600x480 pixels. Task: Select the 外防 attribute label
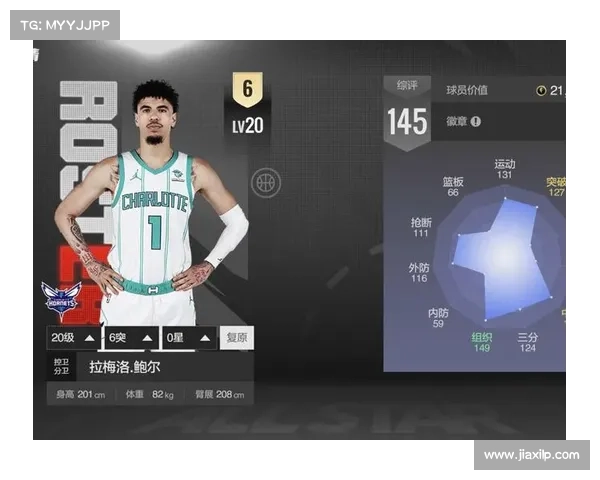click(x=418, y=268)
